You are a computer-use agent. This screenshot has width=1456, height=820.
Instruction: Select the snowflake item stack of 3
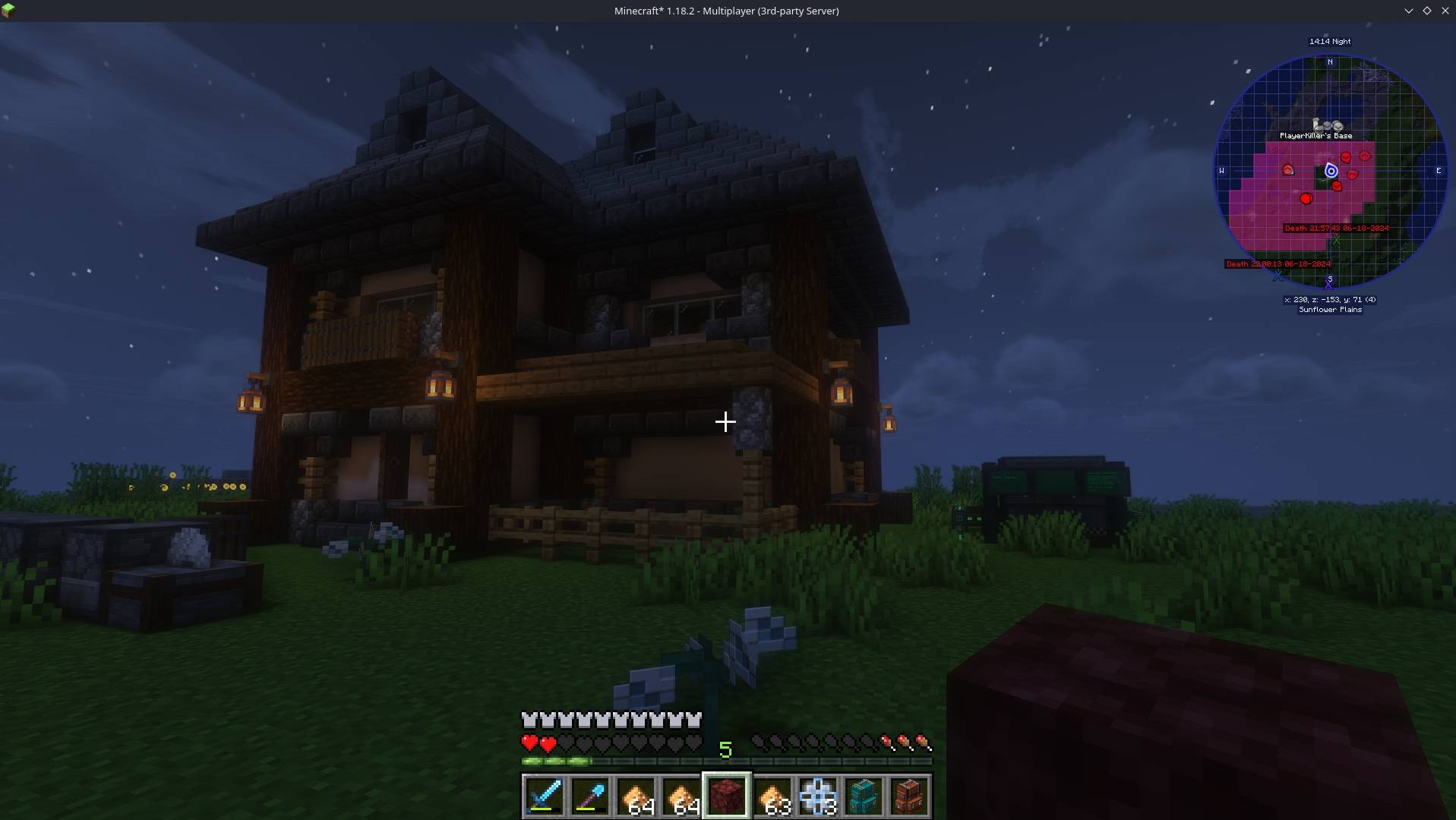(819, 796)
